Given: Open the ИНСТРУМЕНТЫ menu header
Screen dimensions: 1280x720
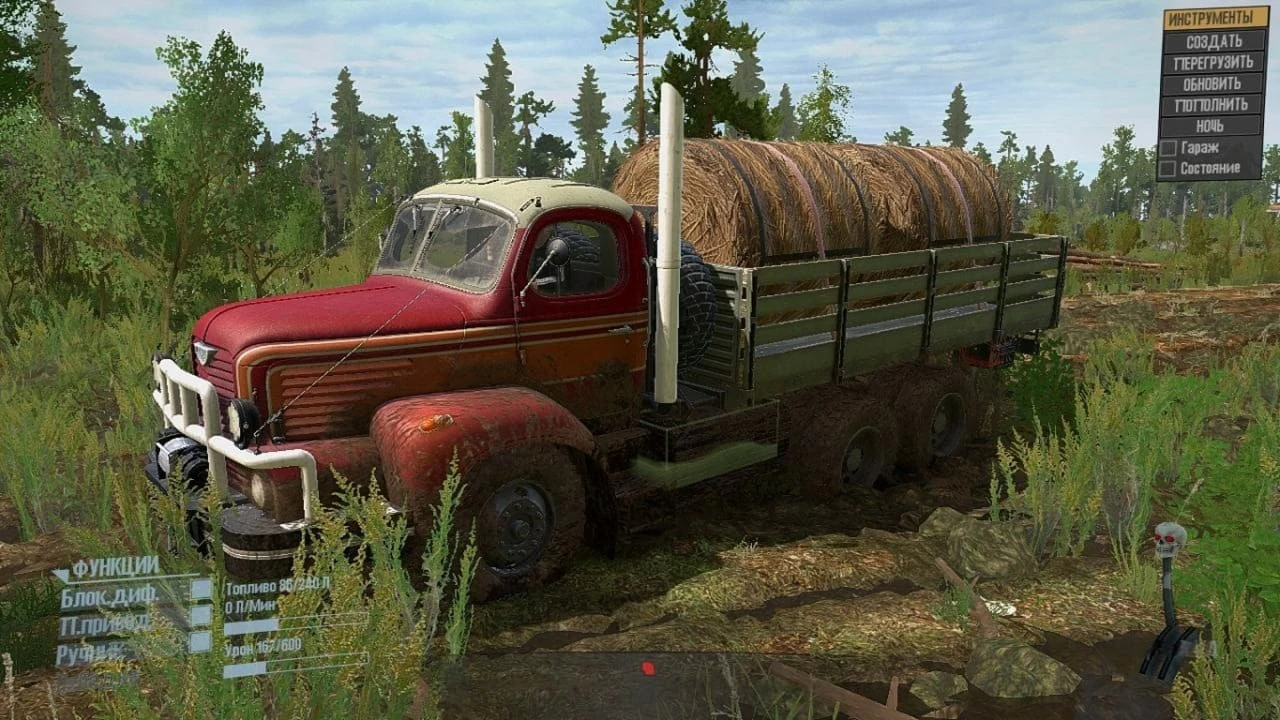Looking at the screenshot, I should click(1215, 17).
